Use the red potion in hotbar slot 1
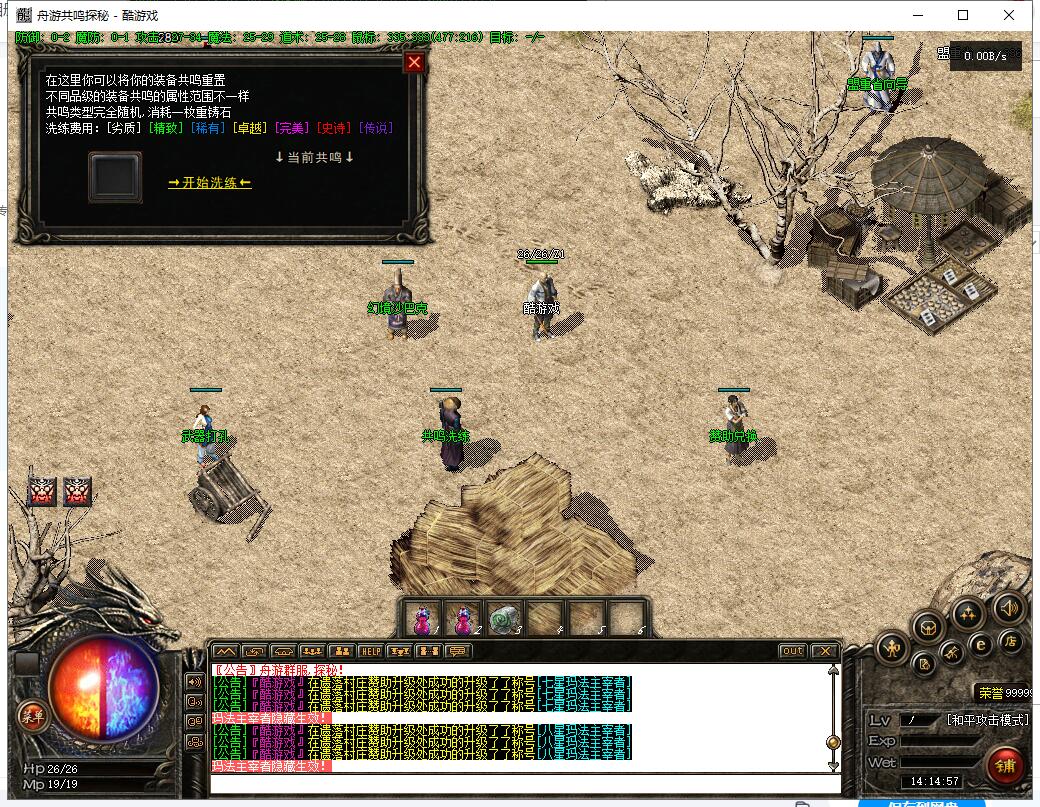 pos(421,619)
